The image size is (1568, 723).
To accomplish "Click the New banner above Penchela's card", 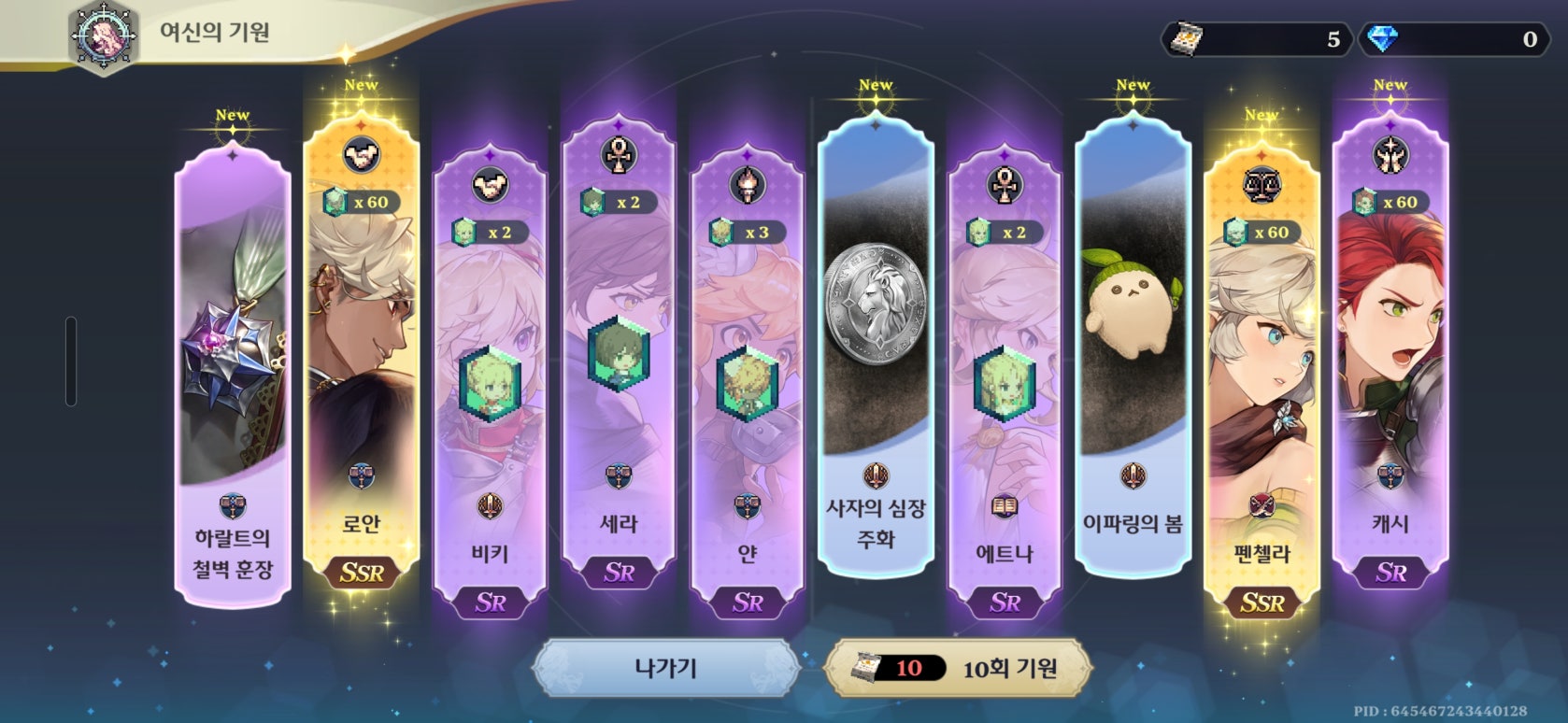I will coord(1262,114).
